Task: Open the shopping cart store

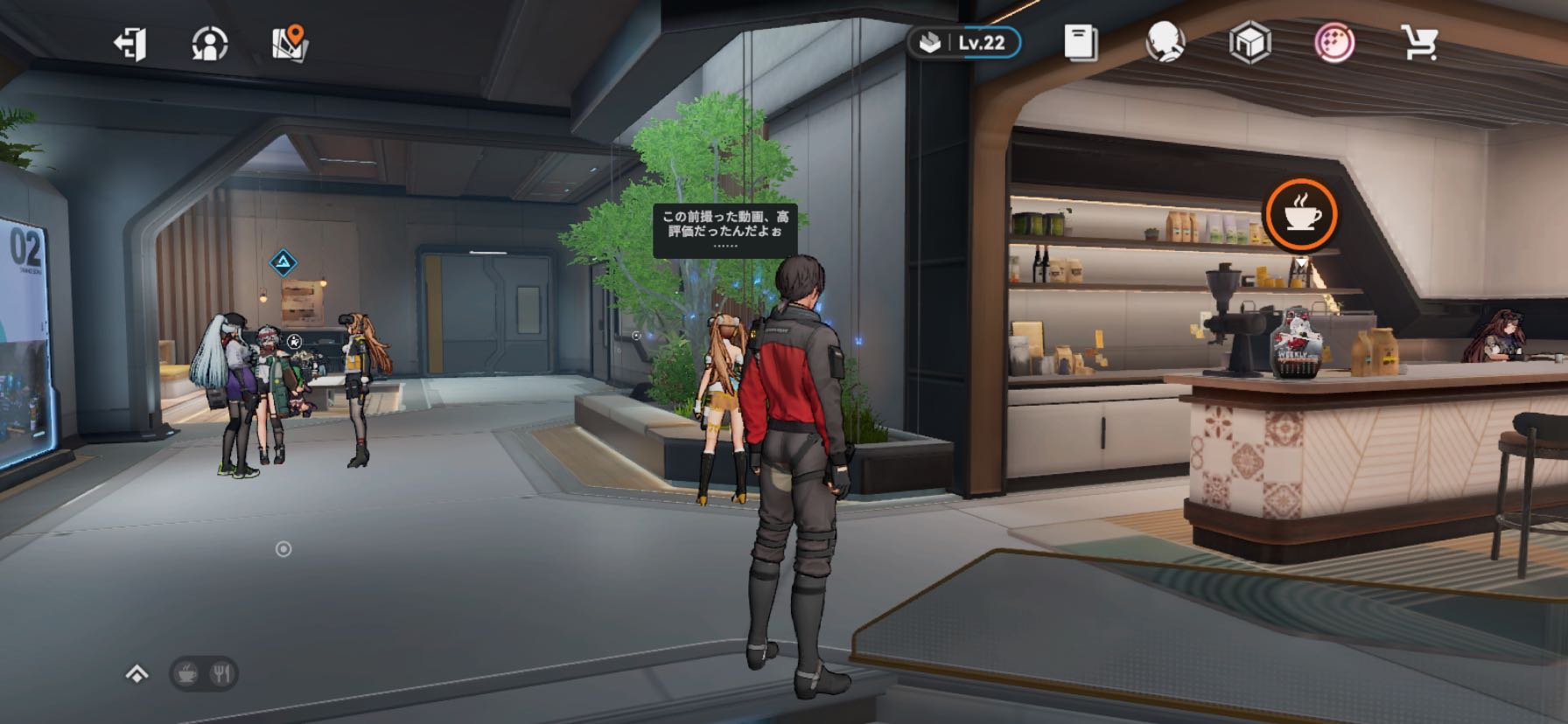Action: coord(1419,42)
